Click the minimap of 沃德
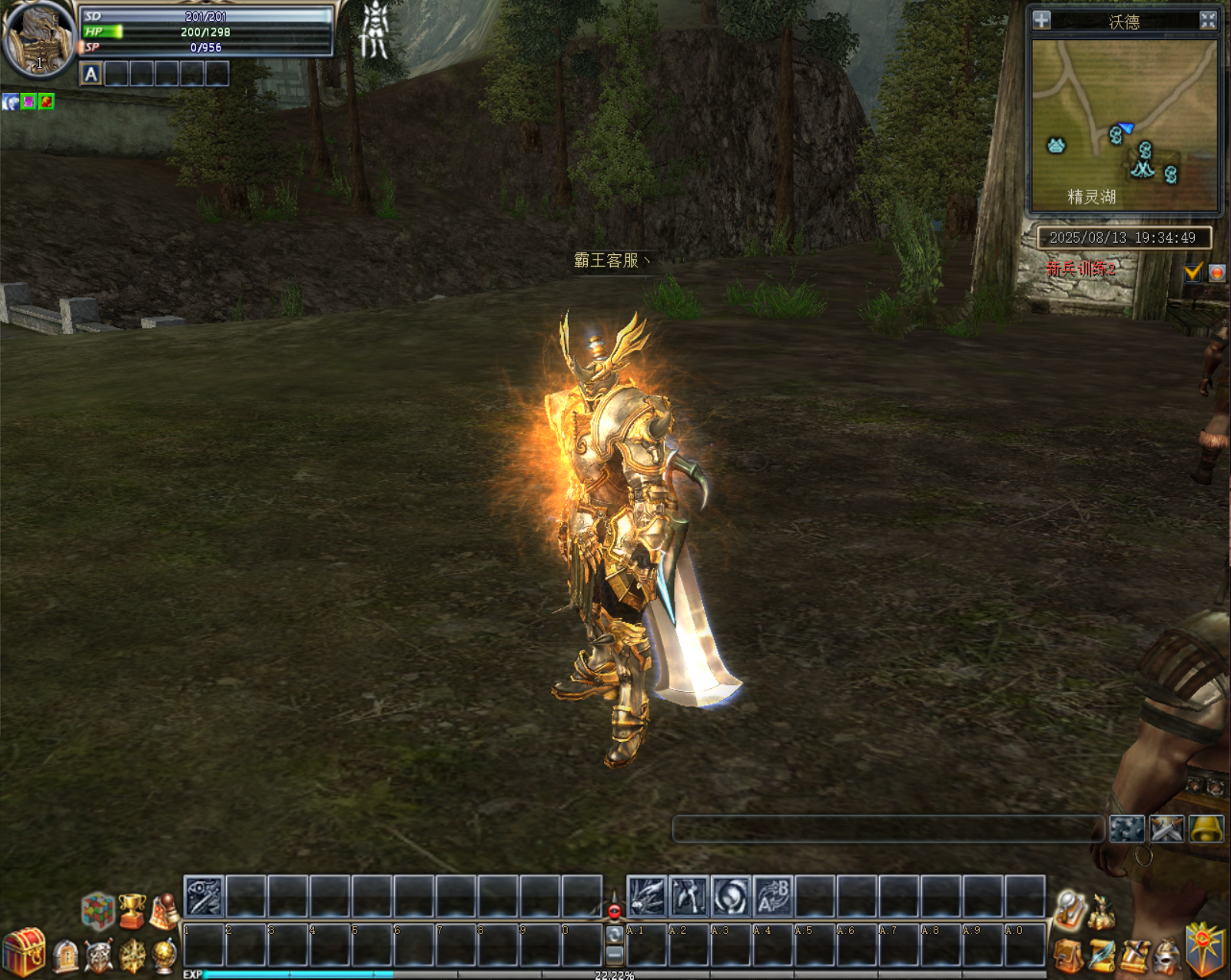Viewport: 1231px width, 980px height. [x=1125, y=124]
